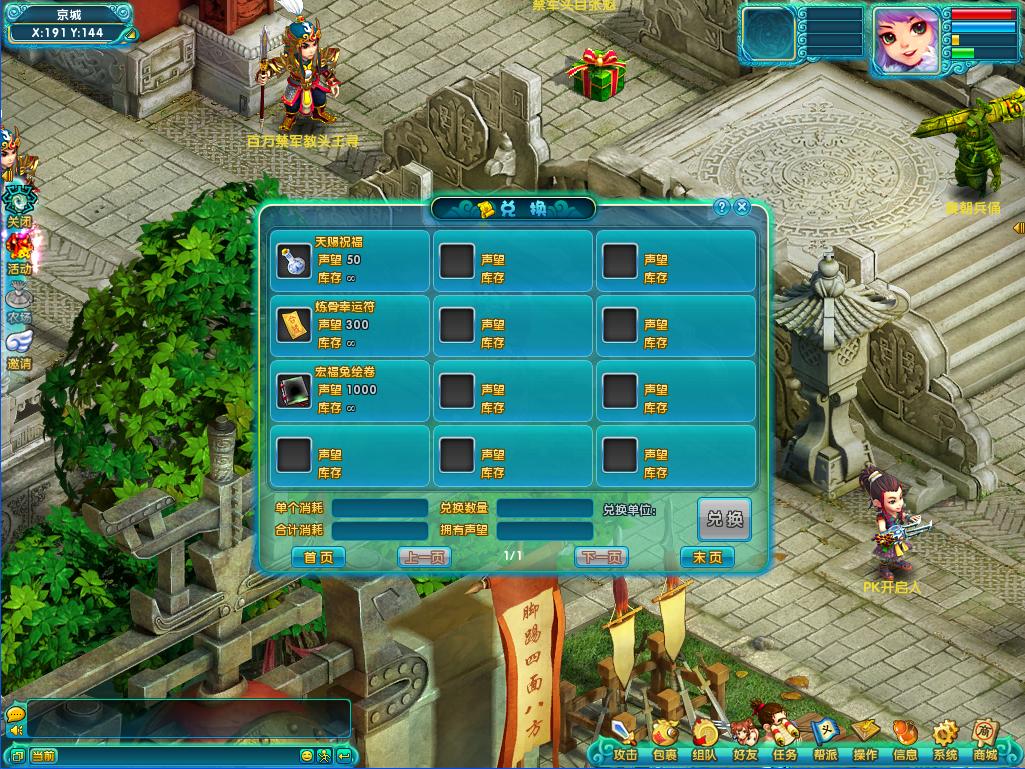Open the 活动 events icon
Image resolution: width=1025 pixels, height=769 pixels.
click(19, 250)
